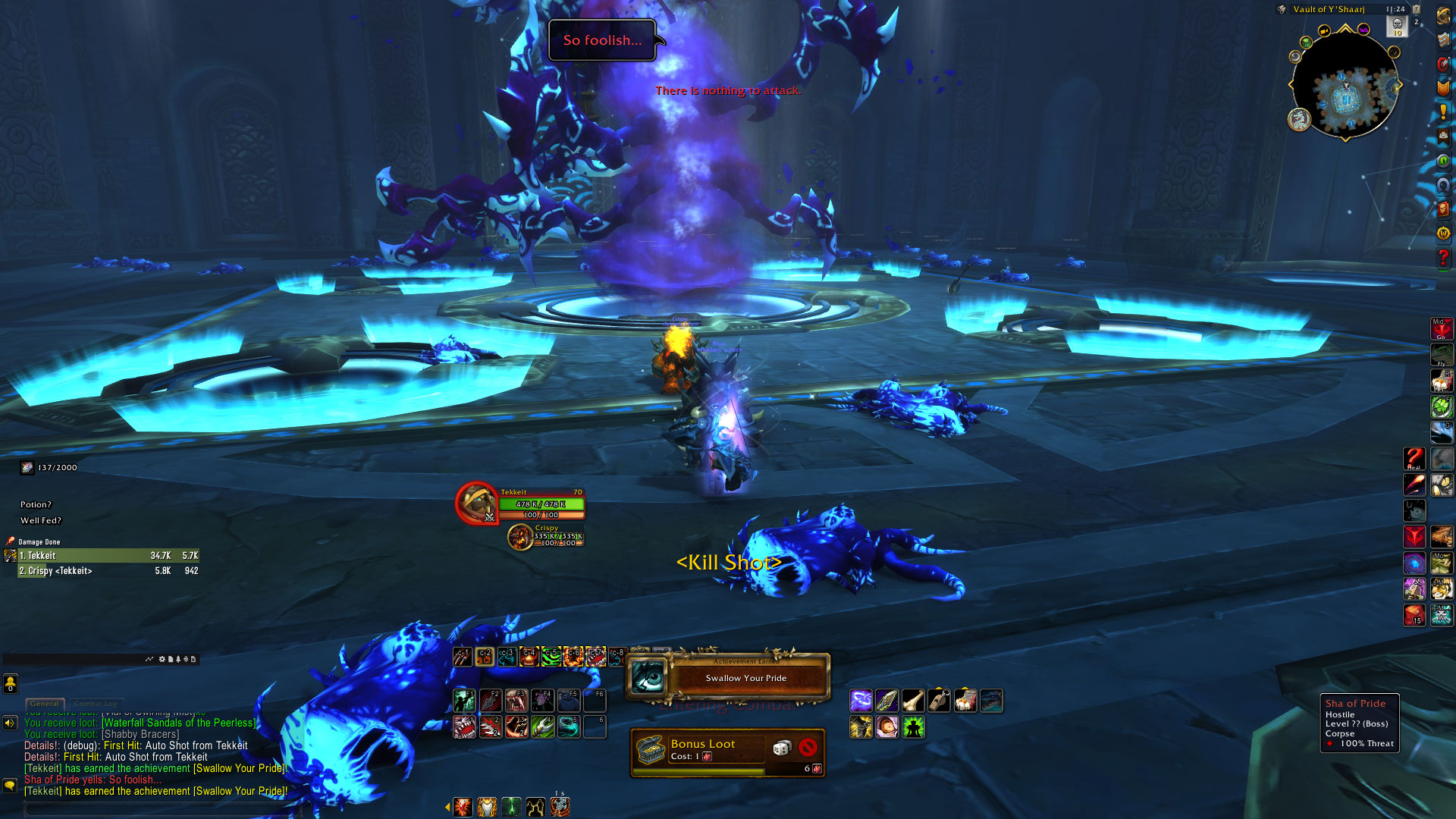Open the yellow exclamation mark micro button
The width and height of the screenshot is (1456, 819).
coord(1443,111)
